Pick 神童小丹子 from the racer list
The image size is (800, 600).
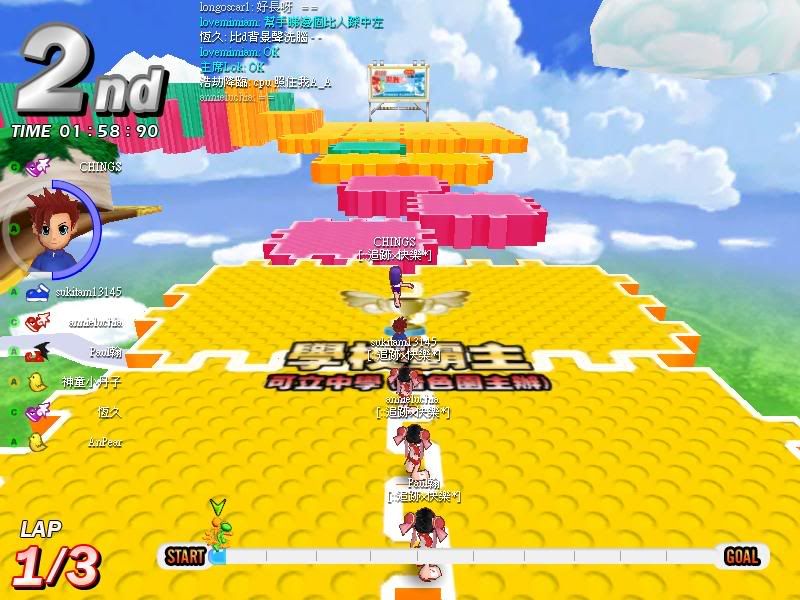[89, 381]
